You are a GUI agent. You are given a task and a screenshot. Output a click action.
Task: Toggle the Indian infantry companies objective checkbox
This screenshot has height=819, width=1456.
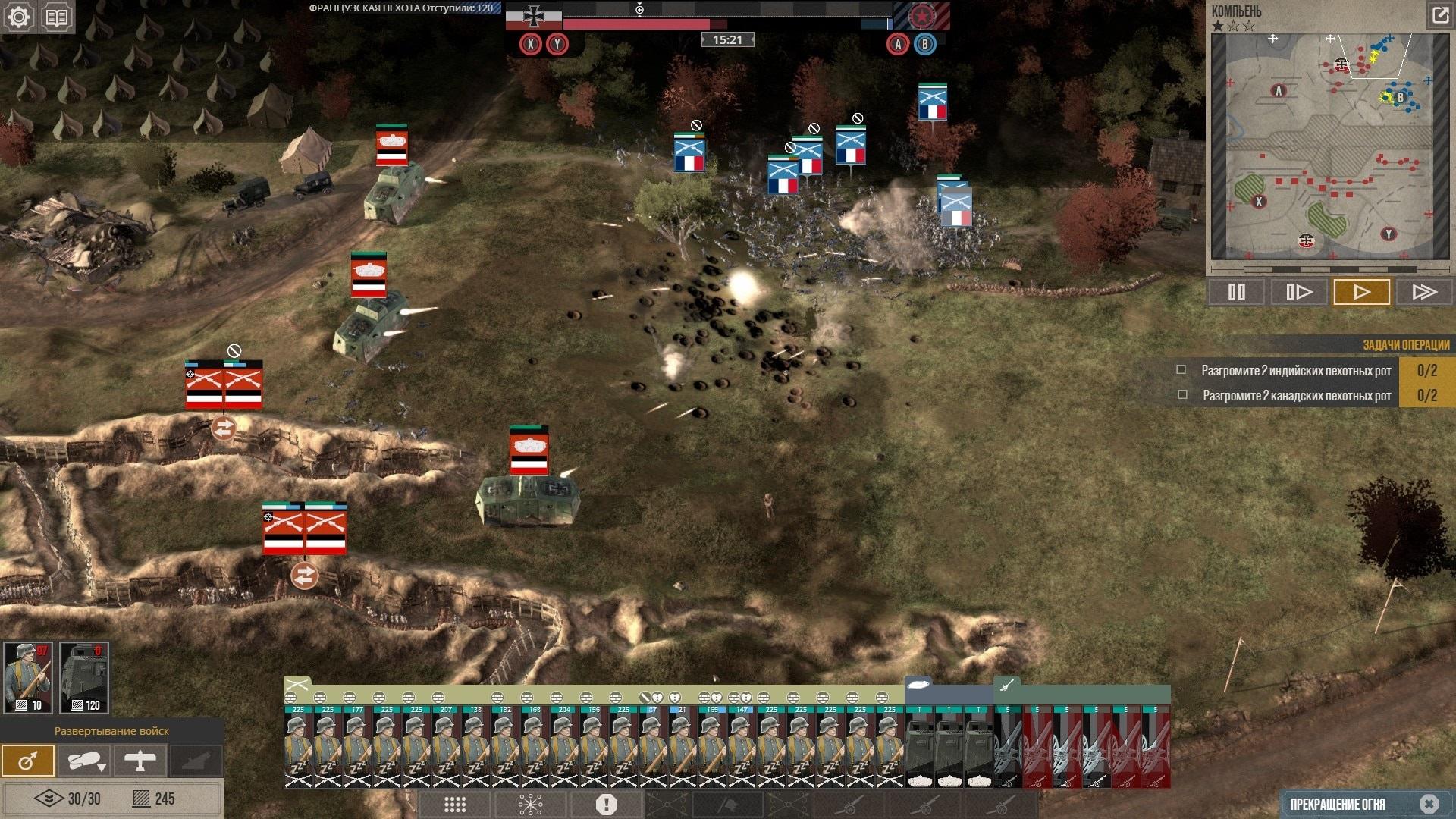pyautogui.click(x=1181, y=370)
